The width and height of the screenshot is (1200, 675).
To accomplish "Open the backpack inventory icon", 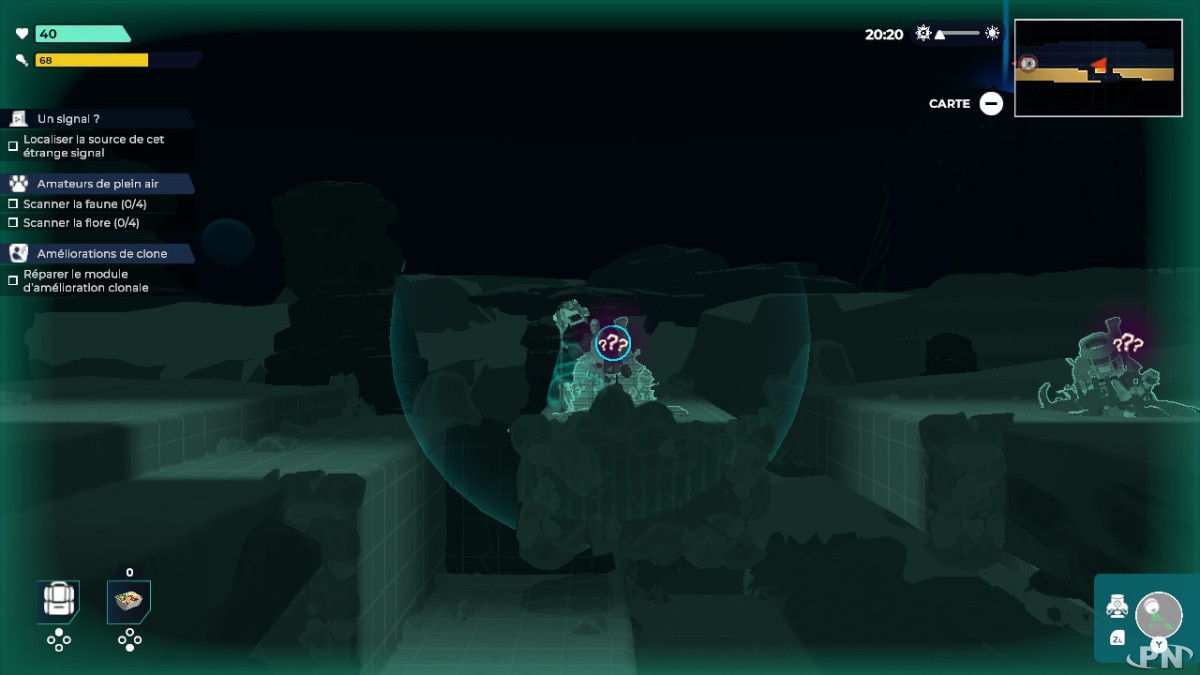I will pyautogui.click(x=59, y=600).
